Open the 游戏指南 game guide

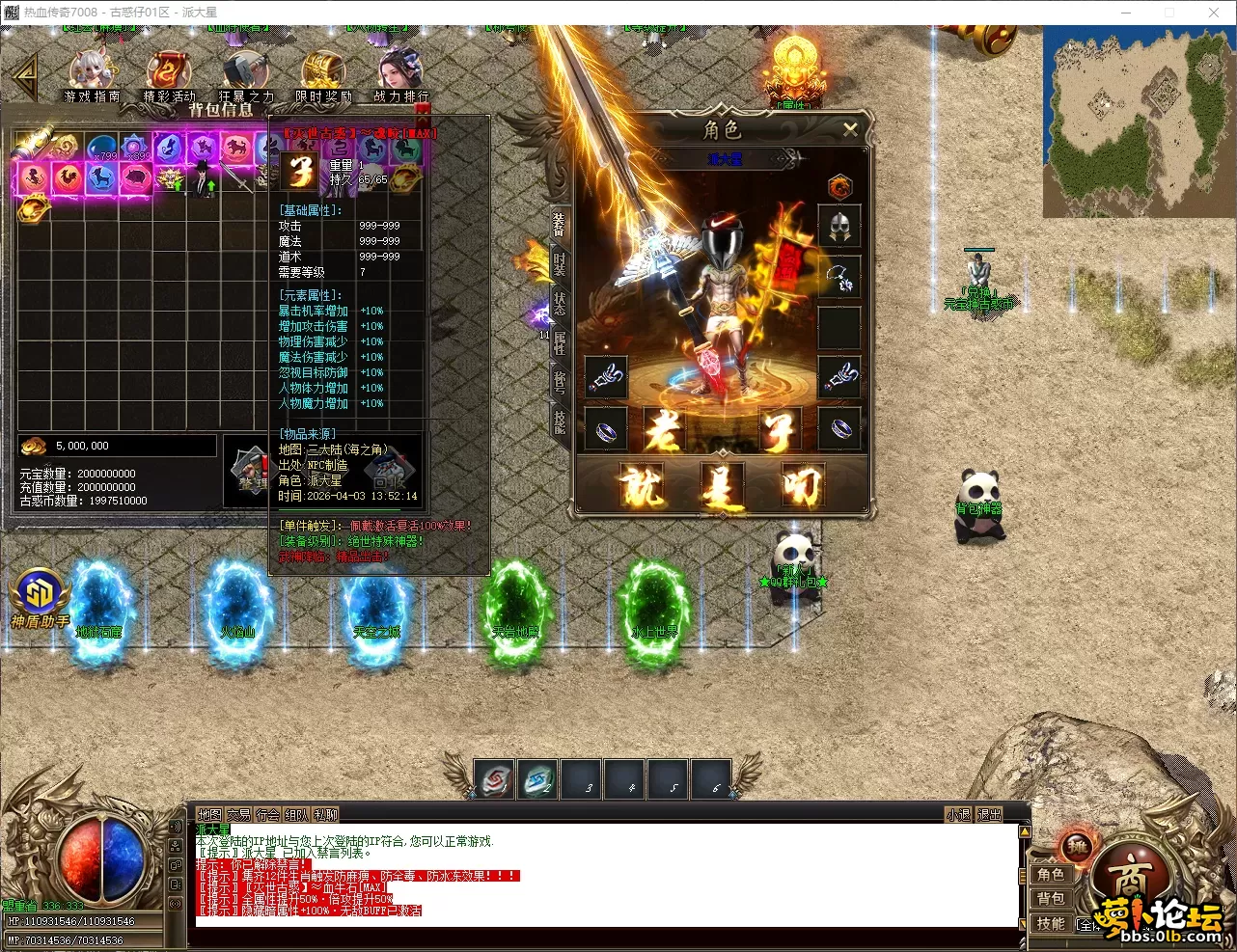point(92,74)
